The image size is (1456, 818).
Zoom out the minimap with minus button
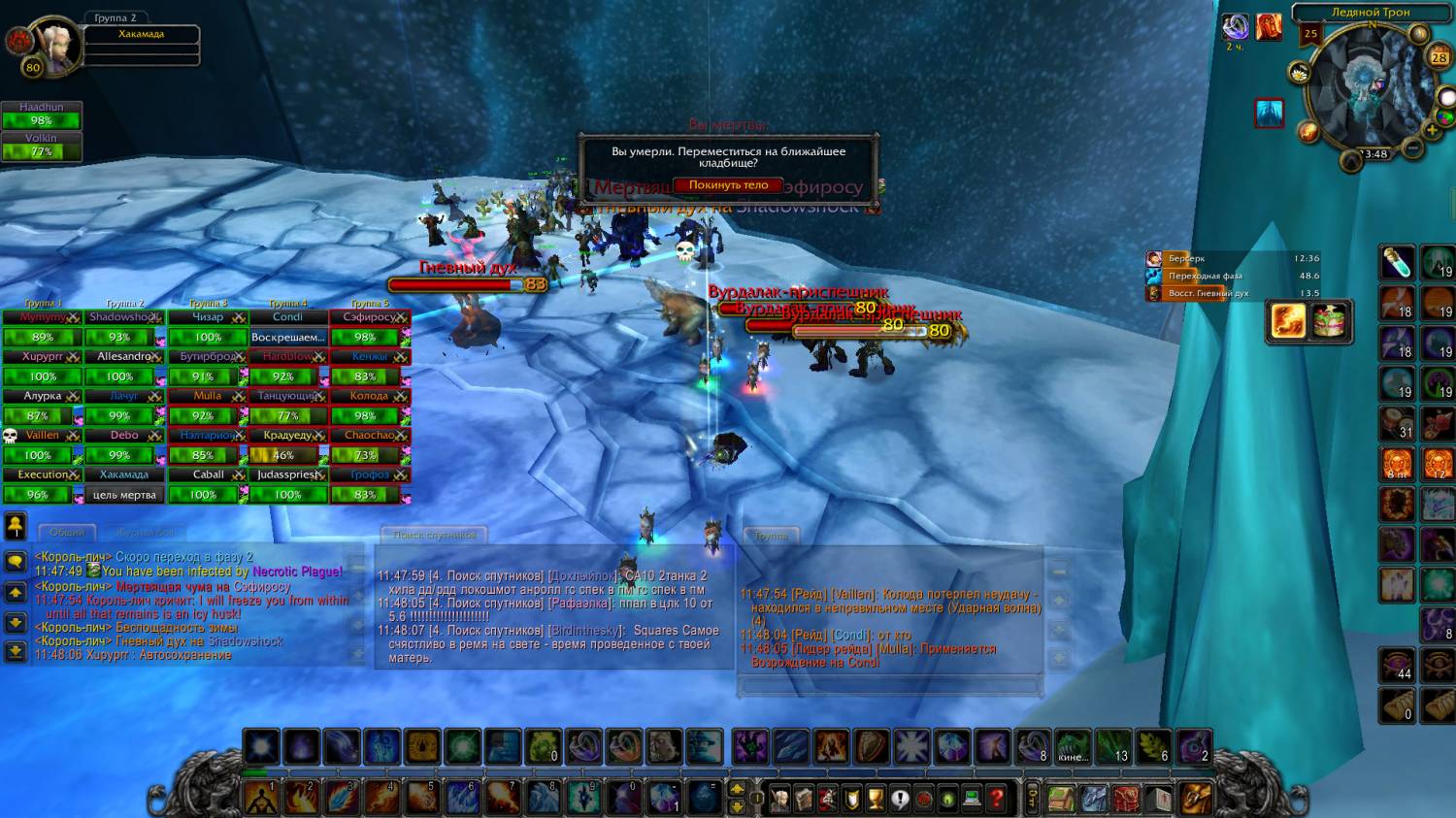click(x=1412, y=147)
